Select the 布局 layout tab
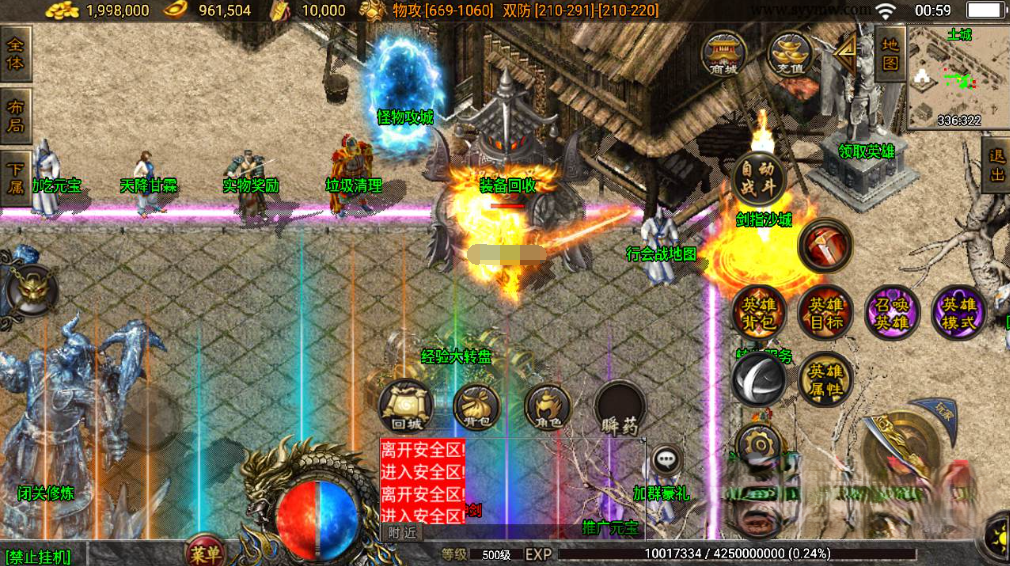1010x566 pixels. coord(16,115)
